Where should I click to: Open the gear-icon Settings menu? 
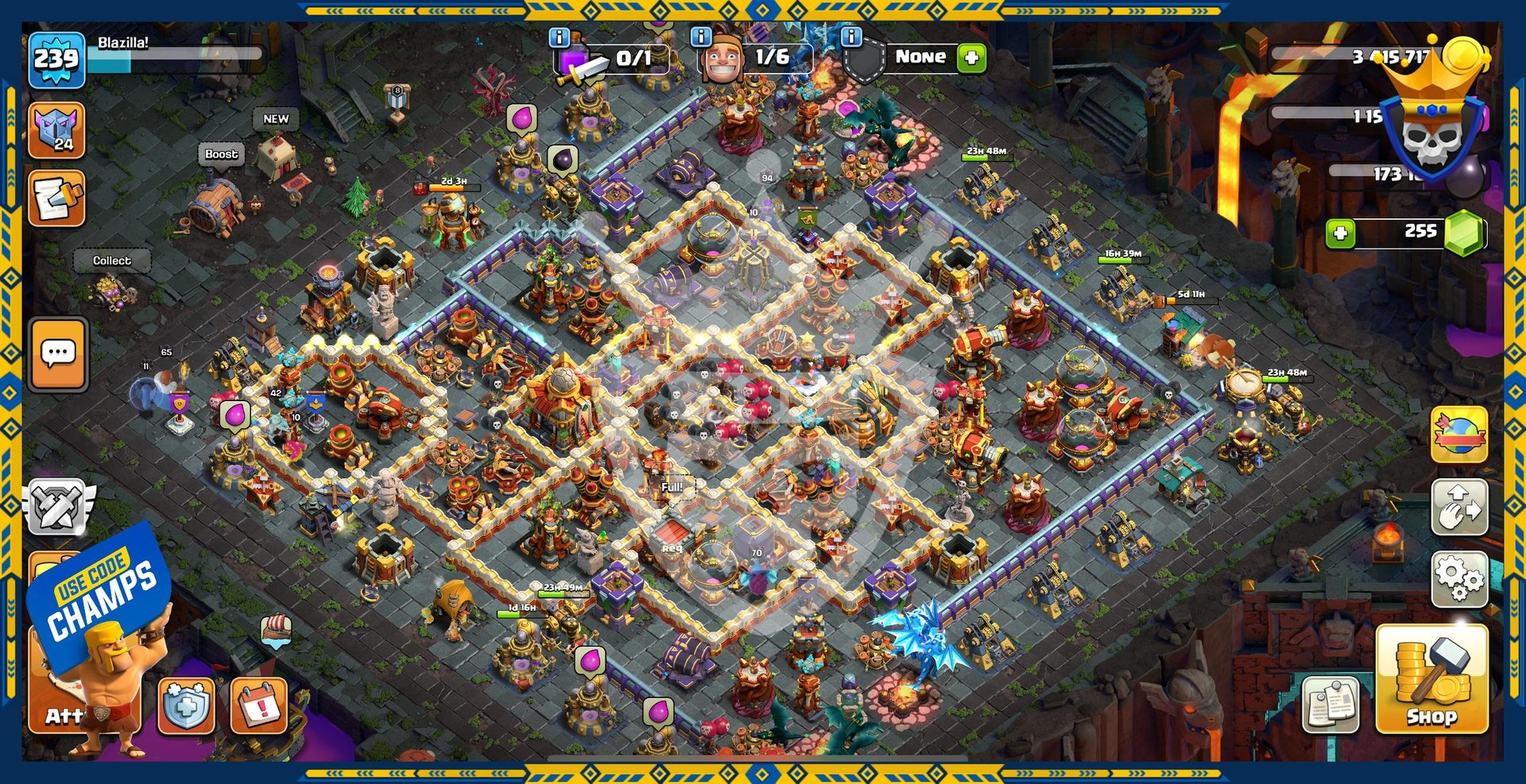pyautogui.click(x=1459, y=577)
